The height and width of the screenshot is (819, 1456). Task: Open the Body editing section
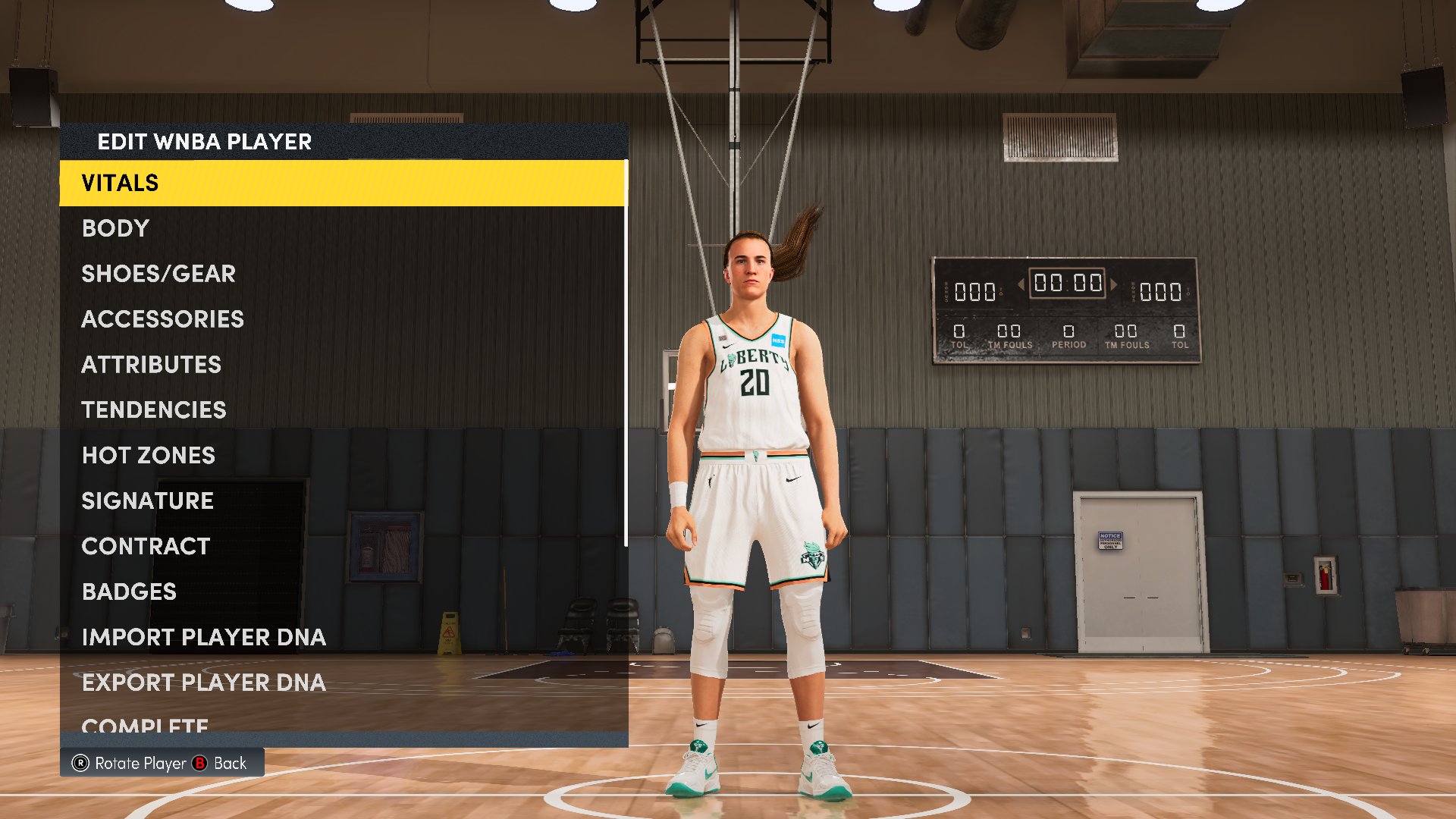pos(115,228)
